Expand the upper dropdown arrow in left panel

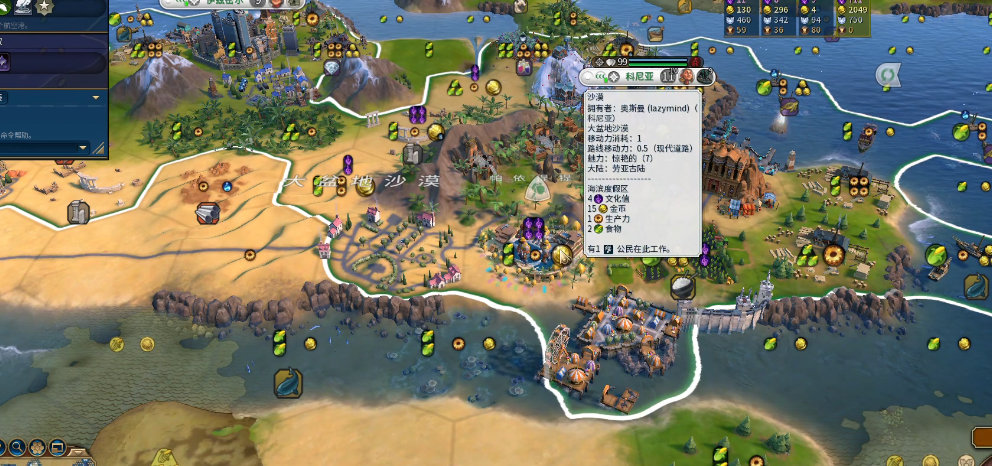point(96,98)
